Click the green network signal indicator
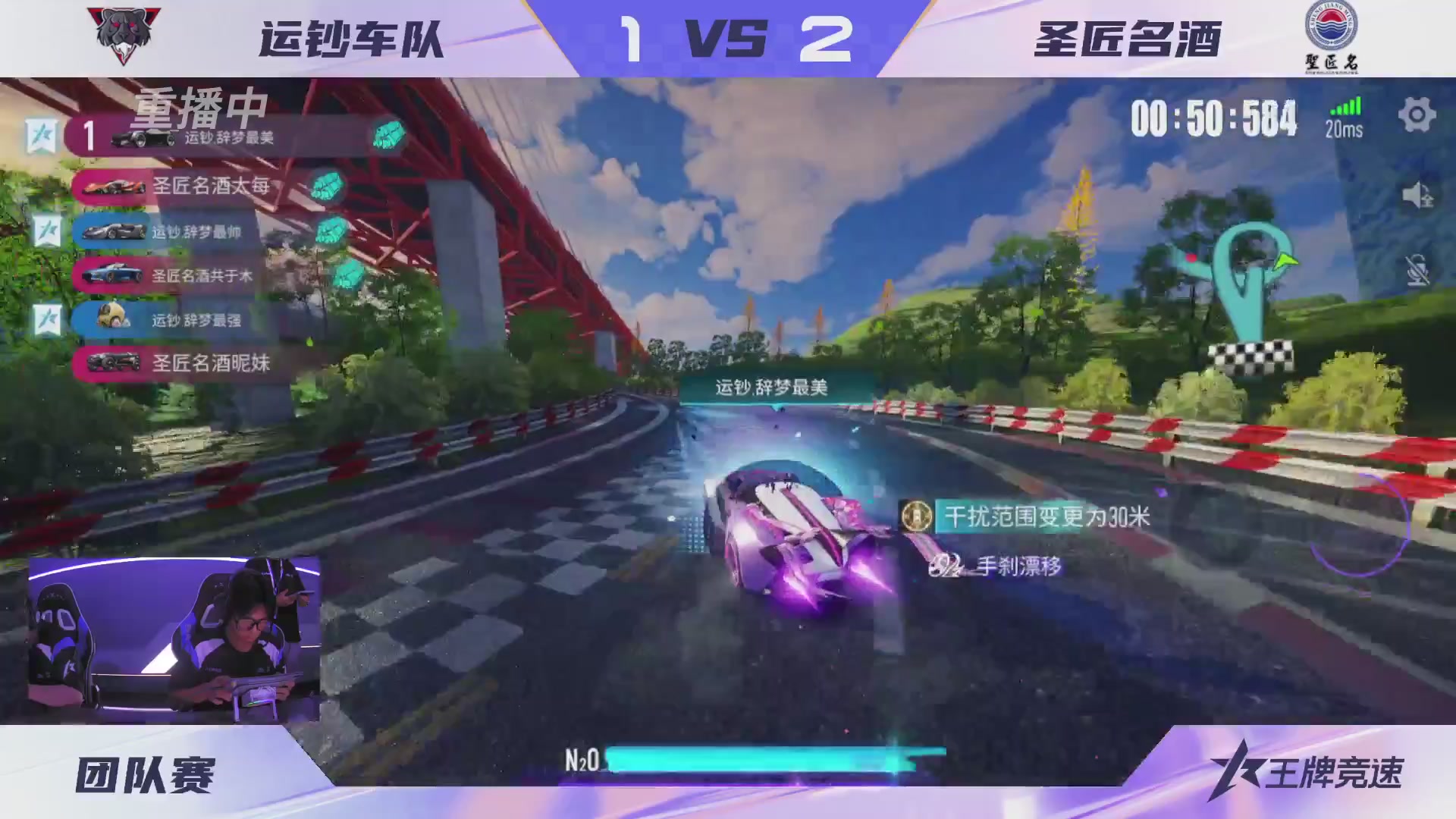 [1346, 106]
